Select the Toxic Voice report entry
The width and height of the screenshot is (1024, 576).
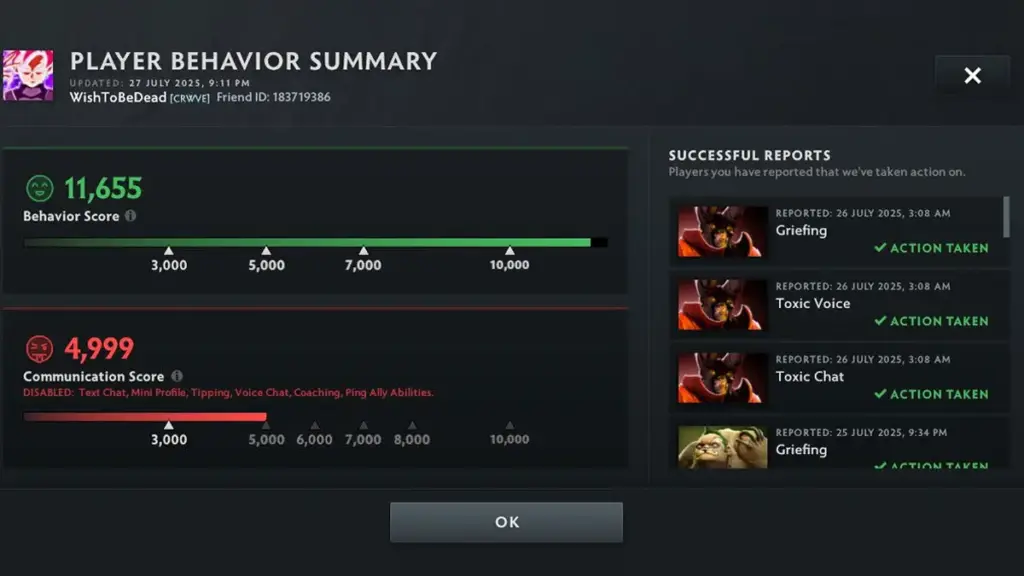[838, 304]
